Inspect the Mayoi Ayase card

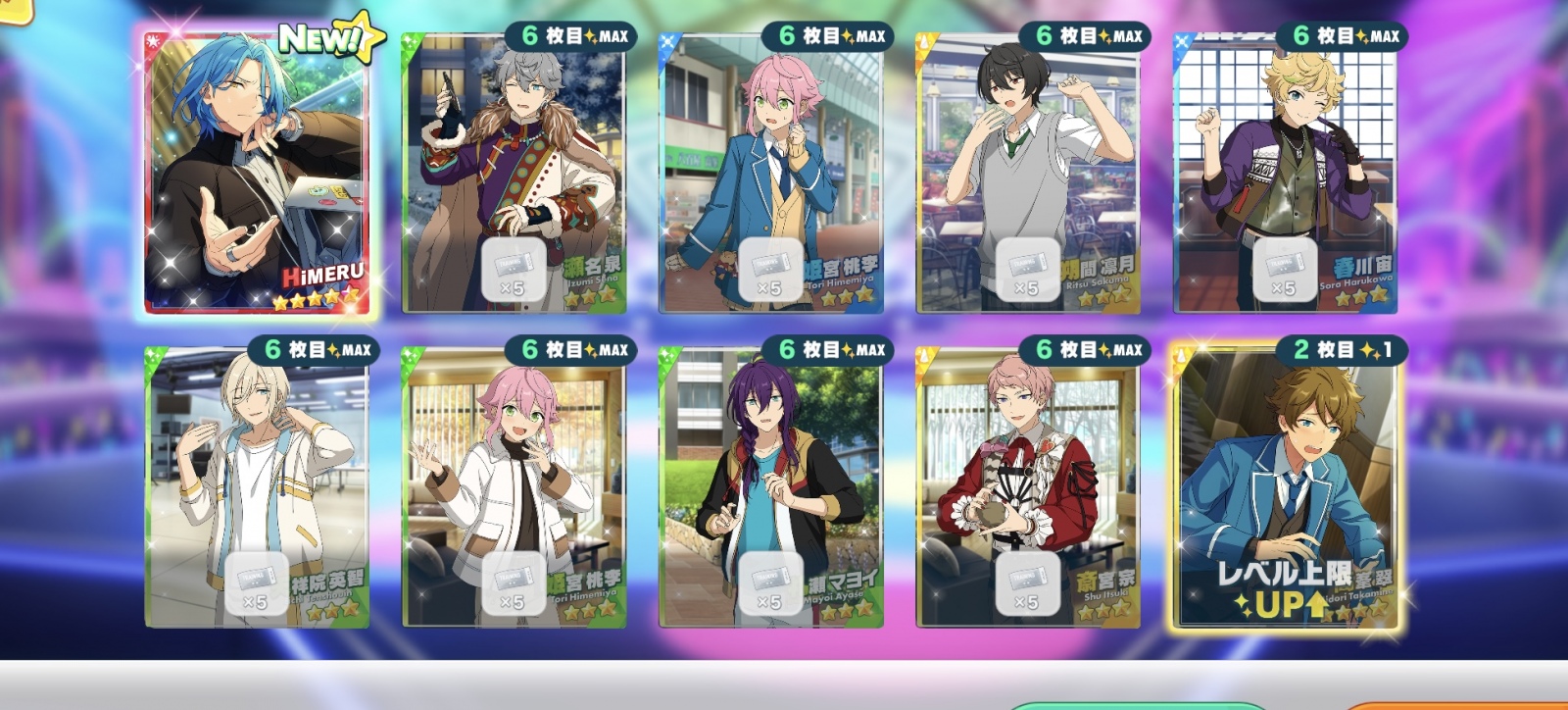coord(771,485)
